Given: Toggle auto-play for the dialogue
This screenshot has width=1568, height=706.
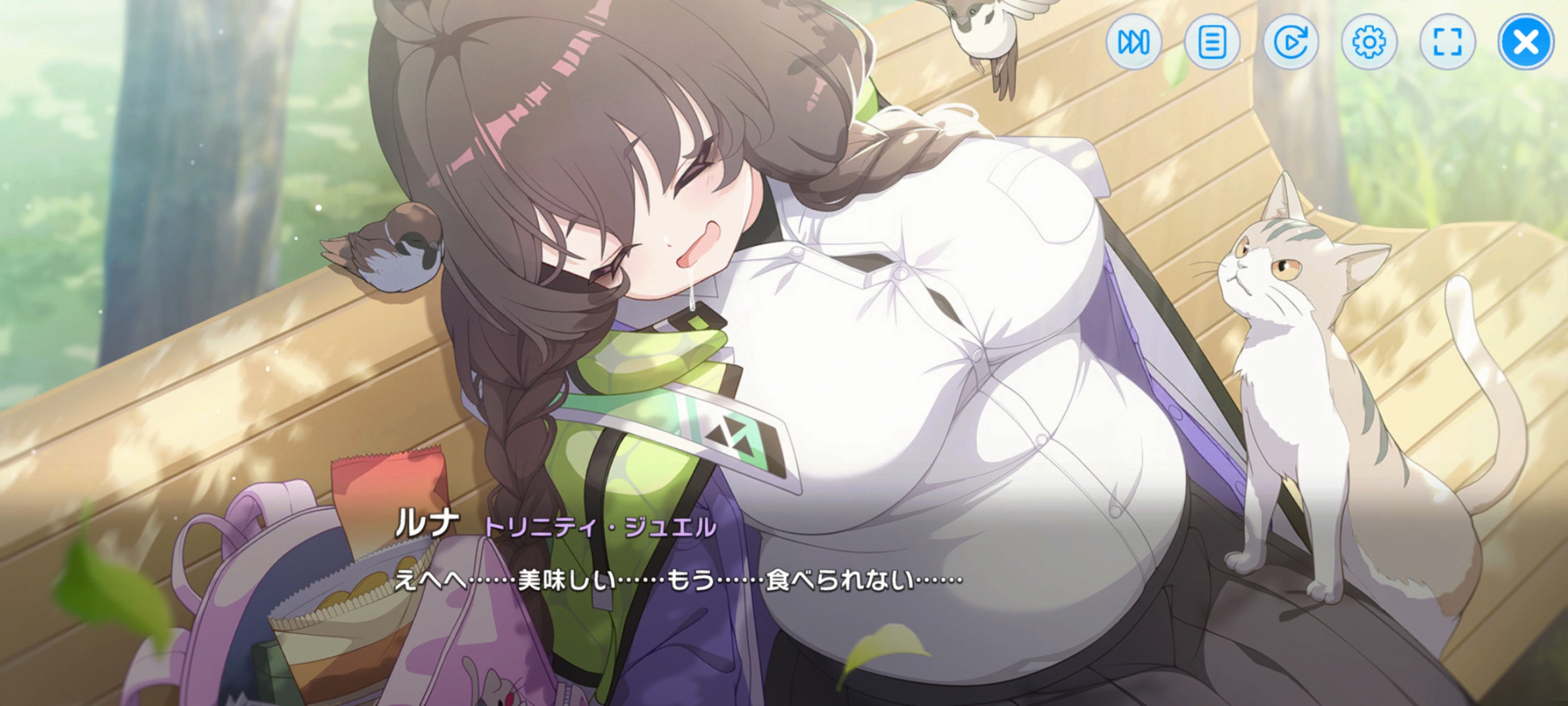Looking at the screenshot, I should click(x=1290, y=42).
